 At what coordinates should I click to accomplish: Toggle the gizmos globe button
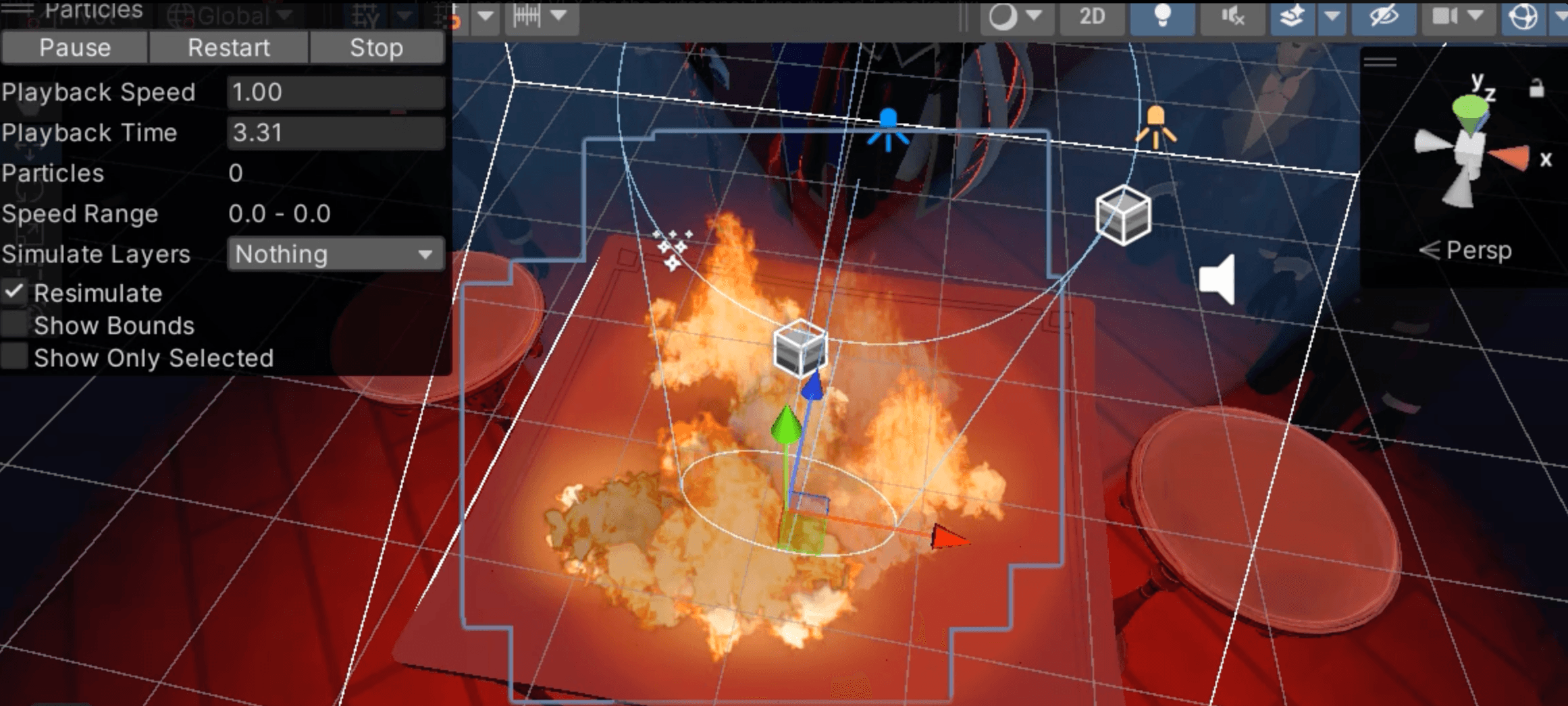coord(1523,16)
